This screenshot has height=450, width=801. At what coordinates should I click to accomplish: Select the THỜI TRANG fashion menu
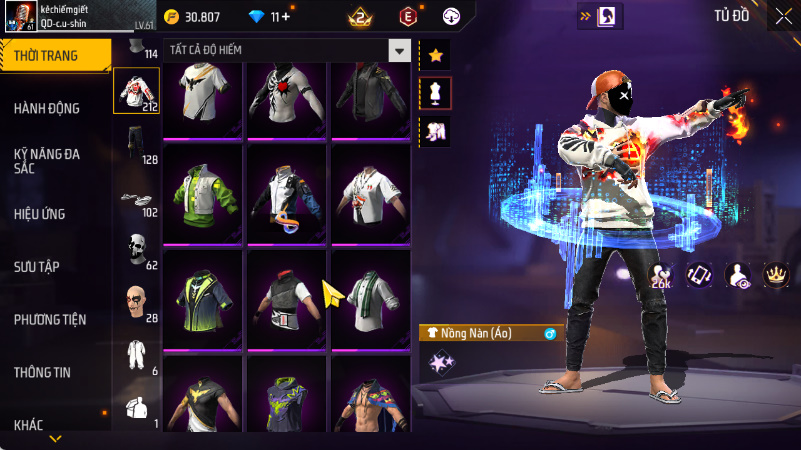point(46,56)
